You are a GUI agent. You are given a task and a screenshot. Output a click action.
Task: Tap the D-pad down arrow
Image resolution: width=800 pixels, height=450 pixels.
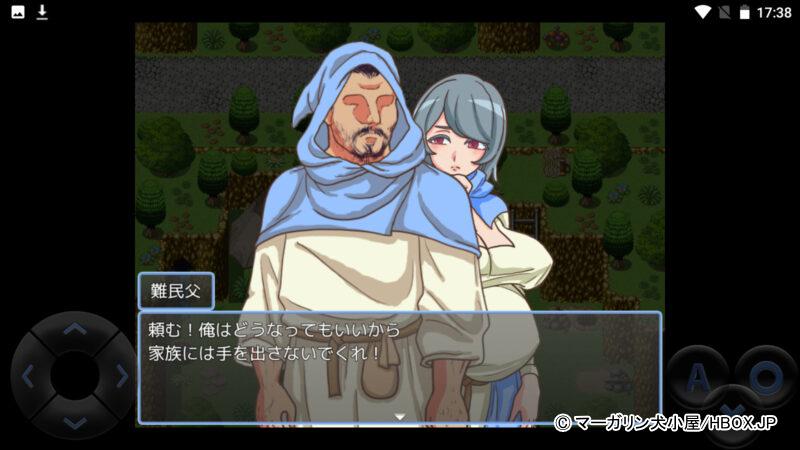[x=75, y=422]
